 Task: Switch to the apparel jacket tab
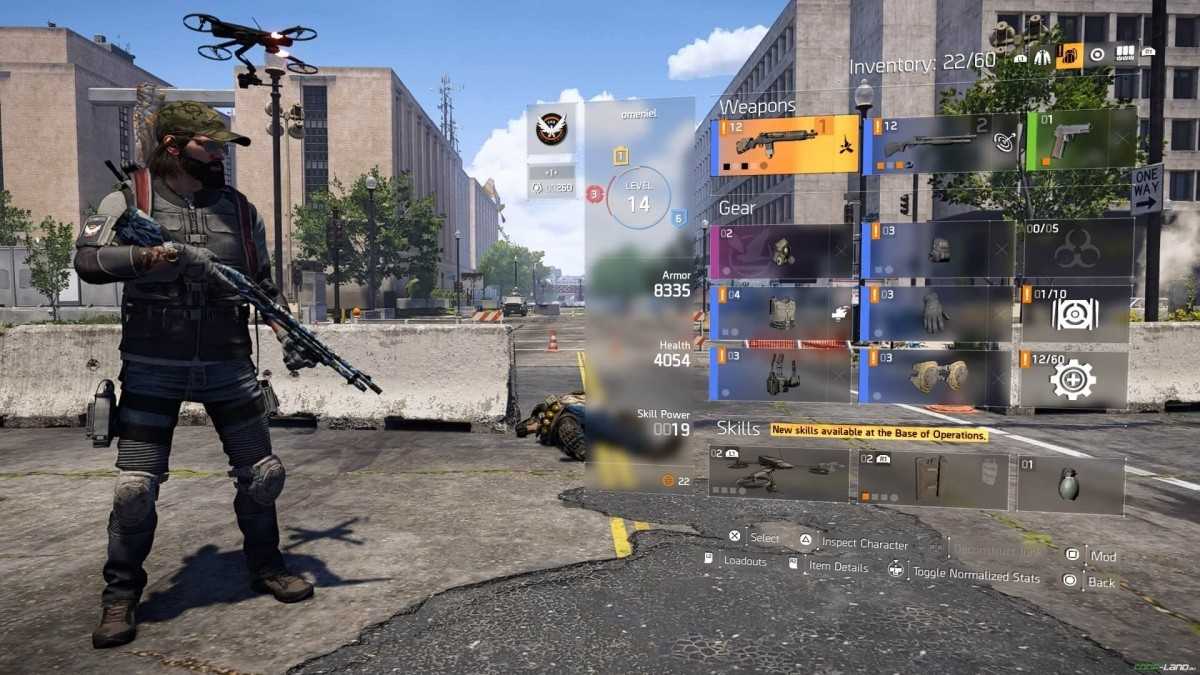click(x=1043, y=57)
